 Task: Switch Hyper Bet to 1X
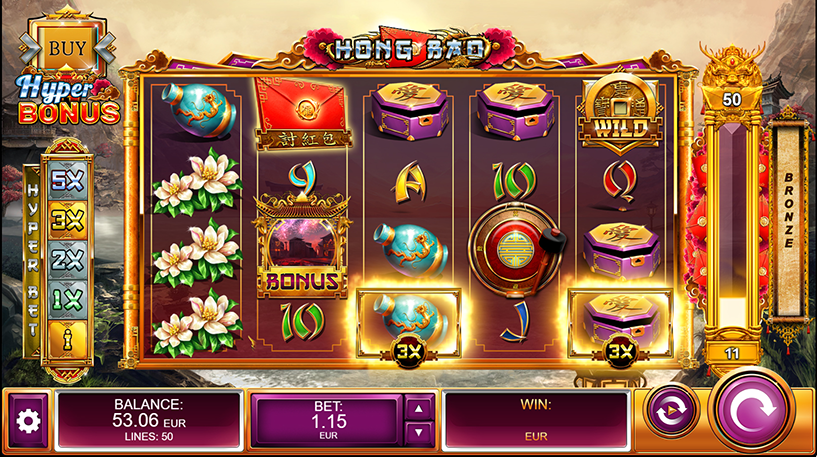pyautogui.click(x=67, y=300)
